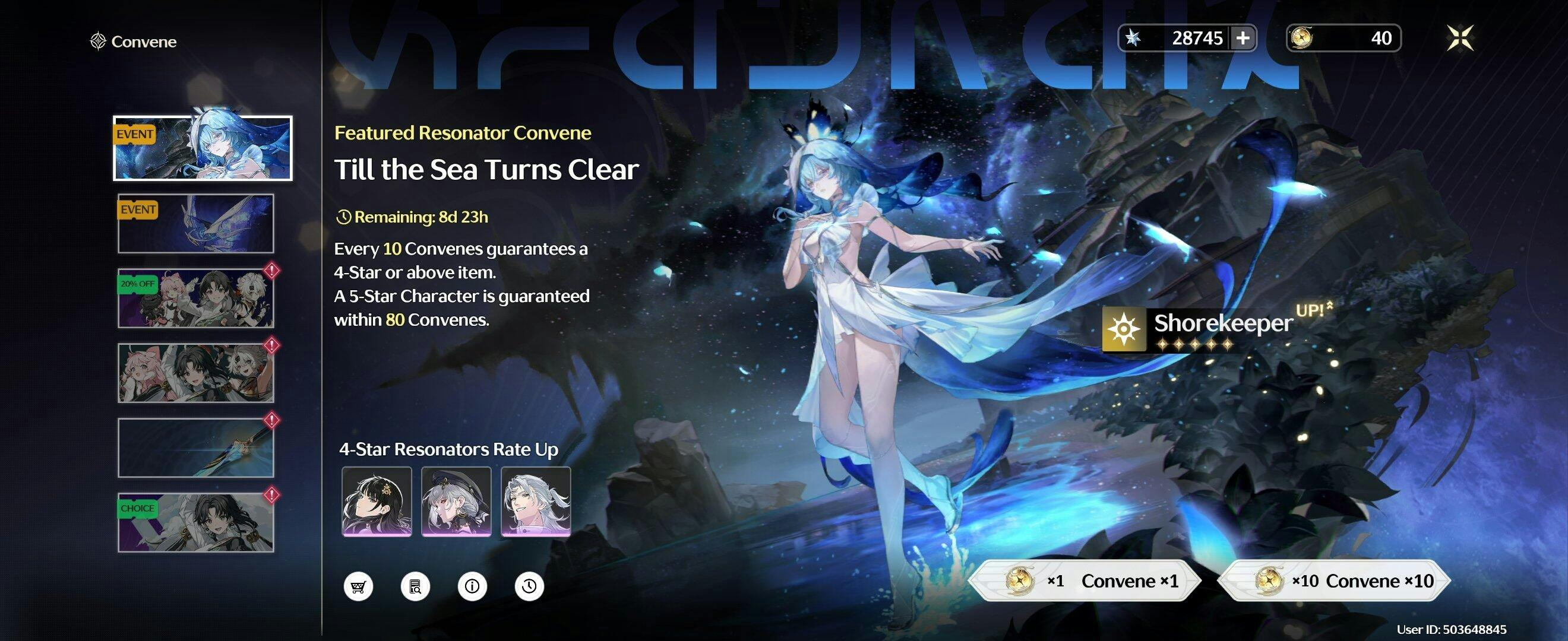Close the Convene screen
The width and height of the screenshot is (1568, 641).
1460,39
